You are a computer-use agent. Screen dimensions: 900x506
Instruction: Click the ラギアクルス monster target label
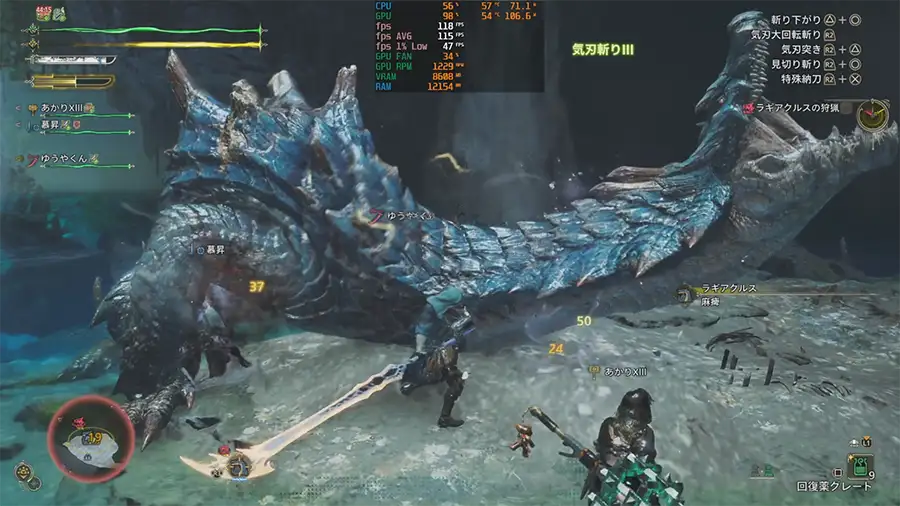730,289
